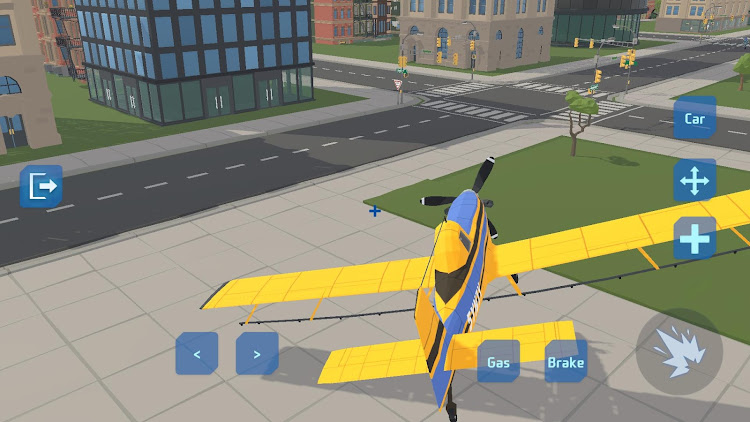Hit the Gas button
Viewport: 750px width, 422px height.
(x=498, y=362)
